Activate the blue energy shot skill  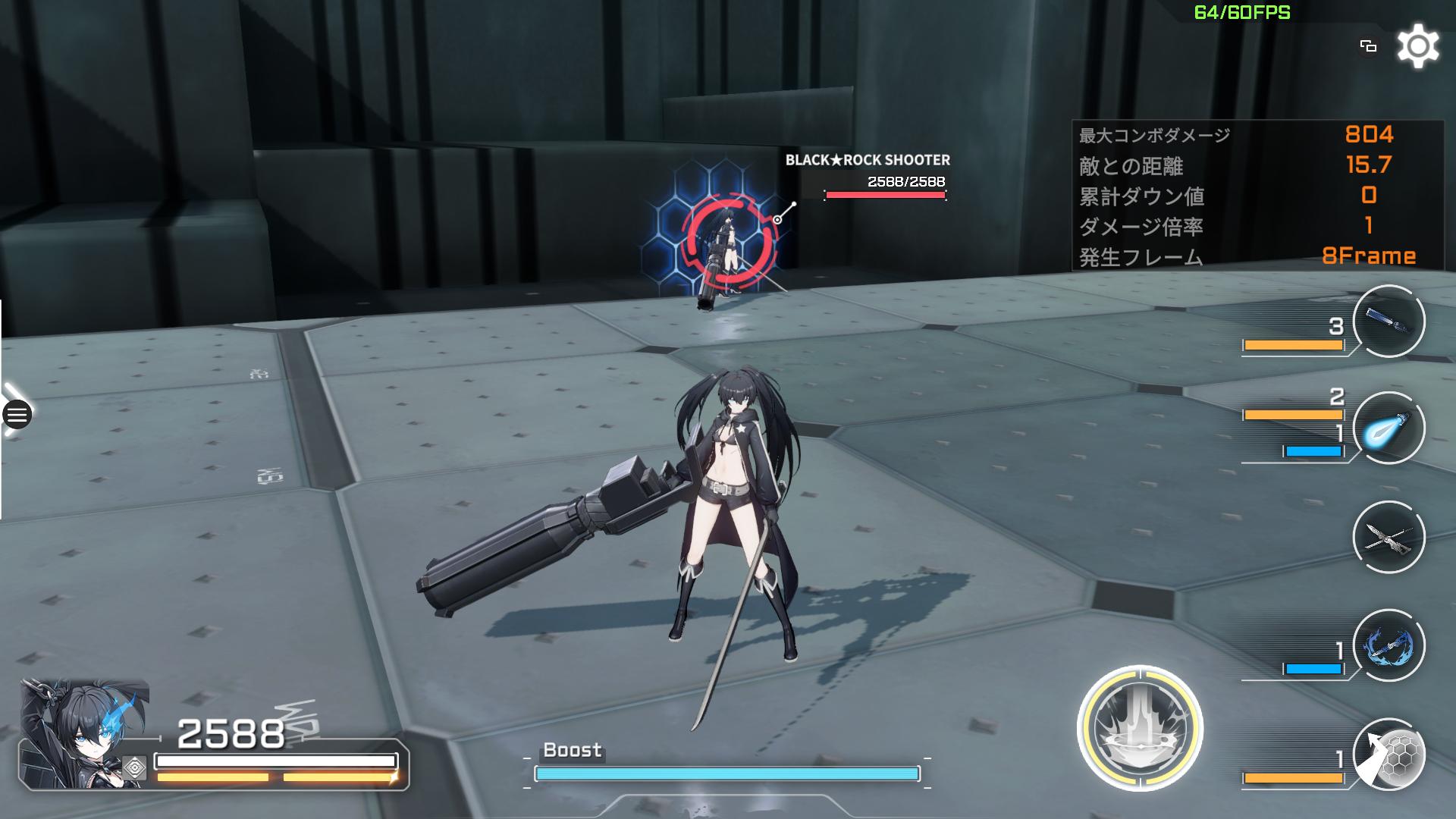1389,428
